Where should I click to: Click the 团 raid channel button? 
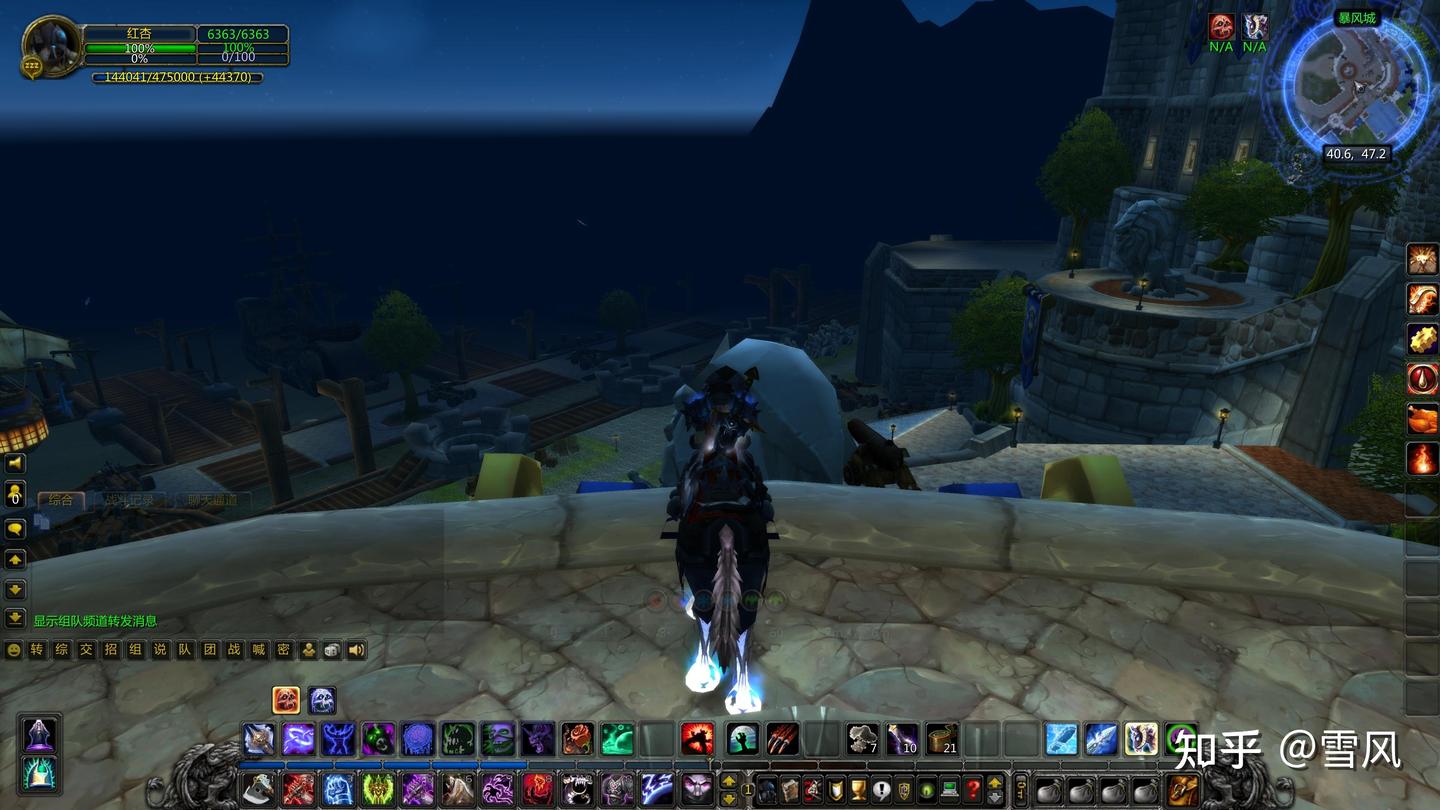point(210,650)
